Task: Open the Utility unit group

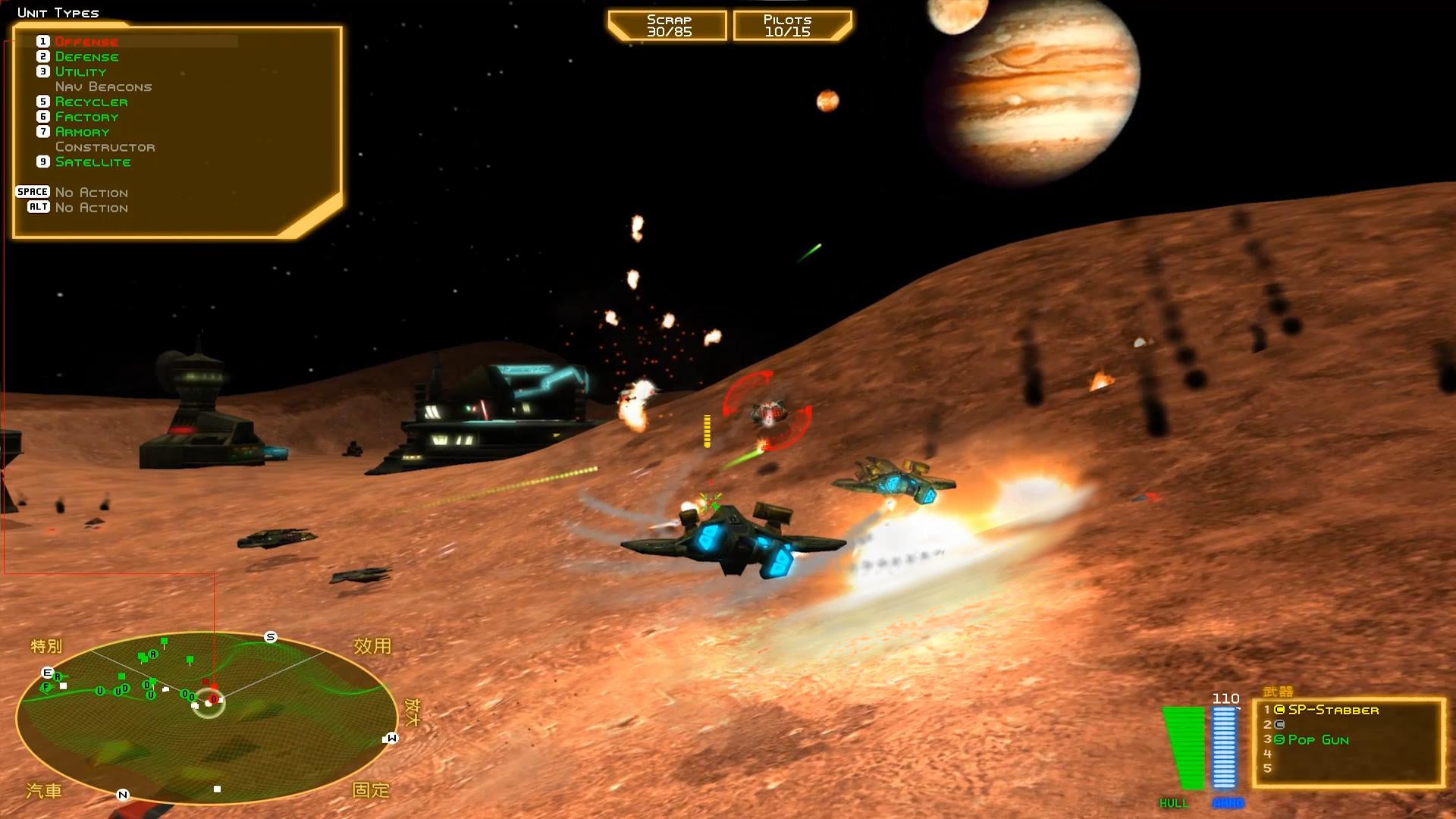Action: [80, 72]
